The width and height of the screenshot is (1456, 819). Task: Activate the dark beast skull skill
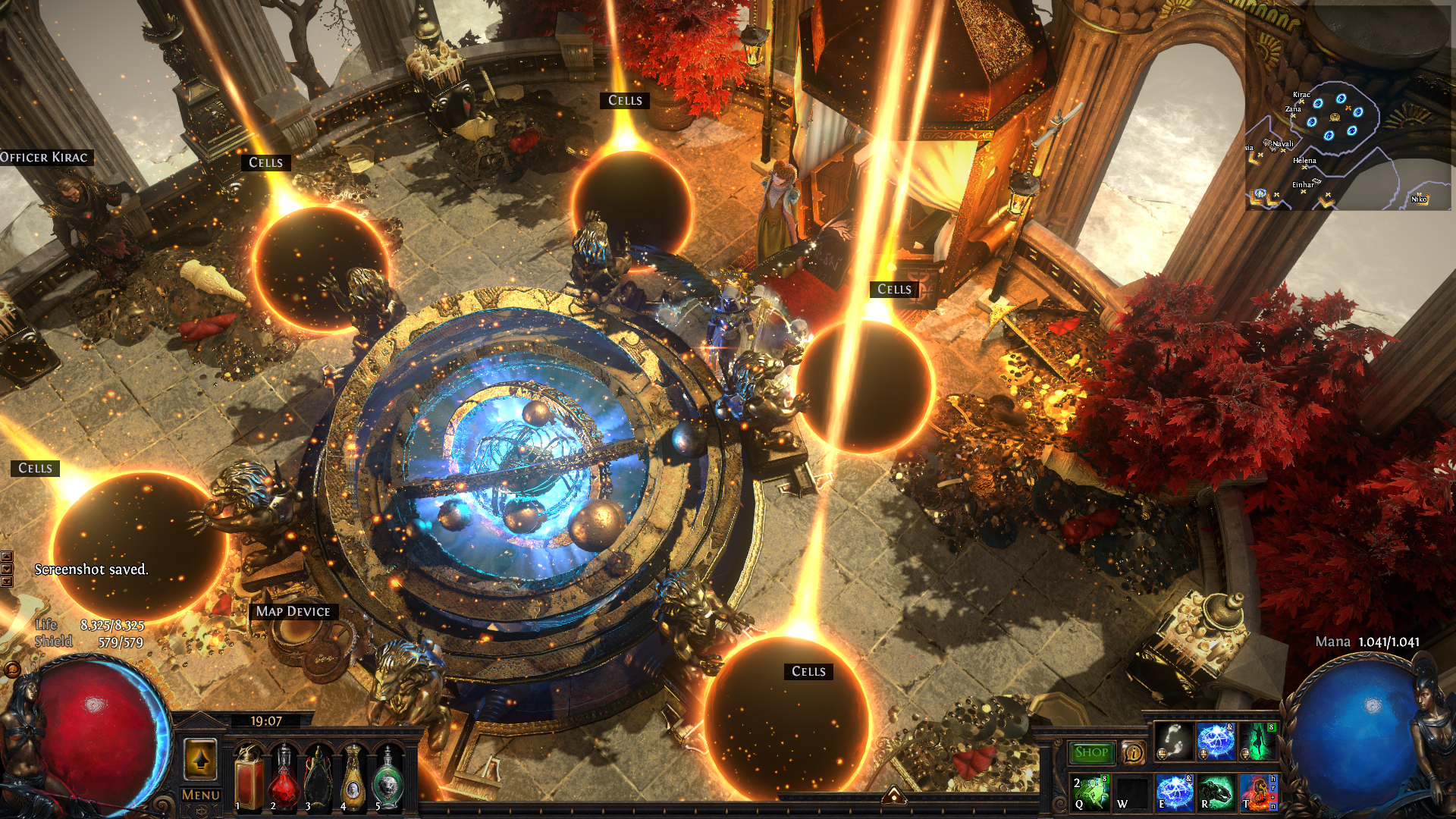(x=1216, y=792)
